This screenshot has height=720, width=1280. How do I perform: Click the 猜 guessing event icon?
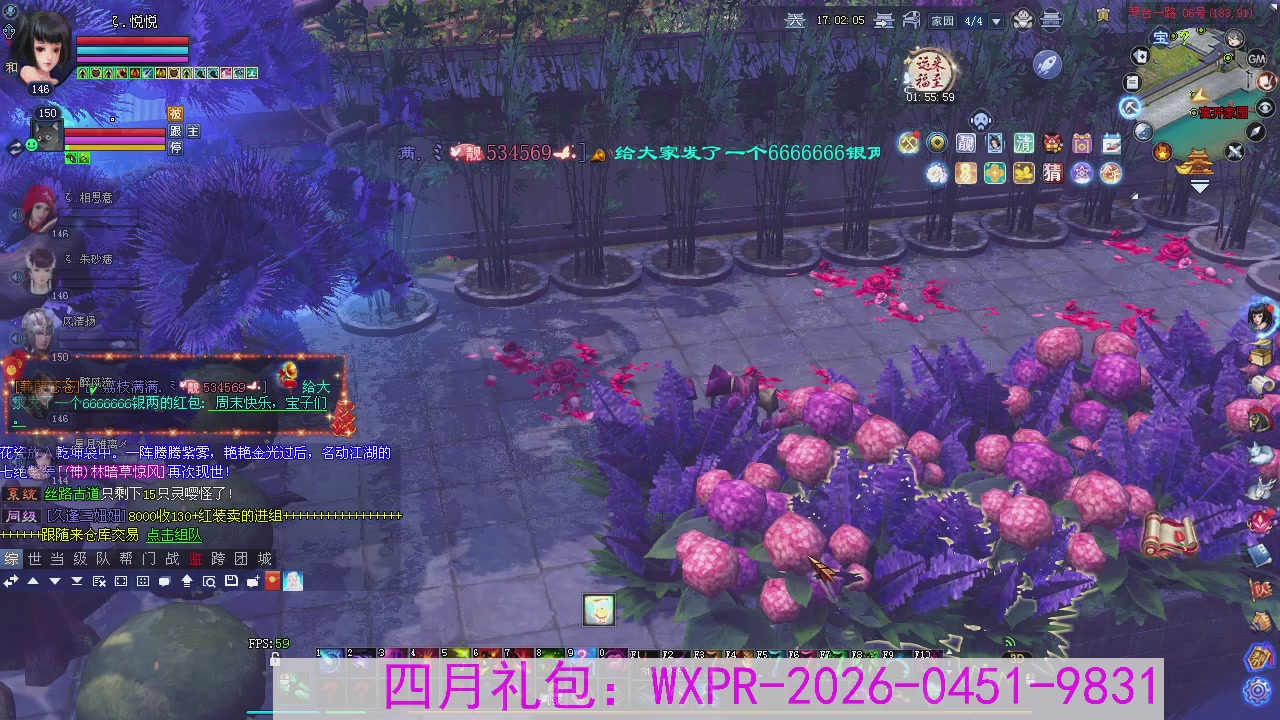pyautogui.click(x=1053, y=173)
